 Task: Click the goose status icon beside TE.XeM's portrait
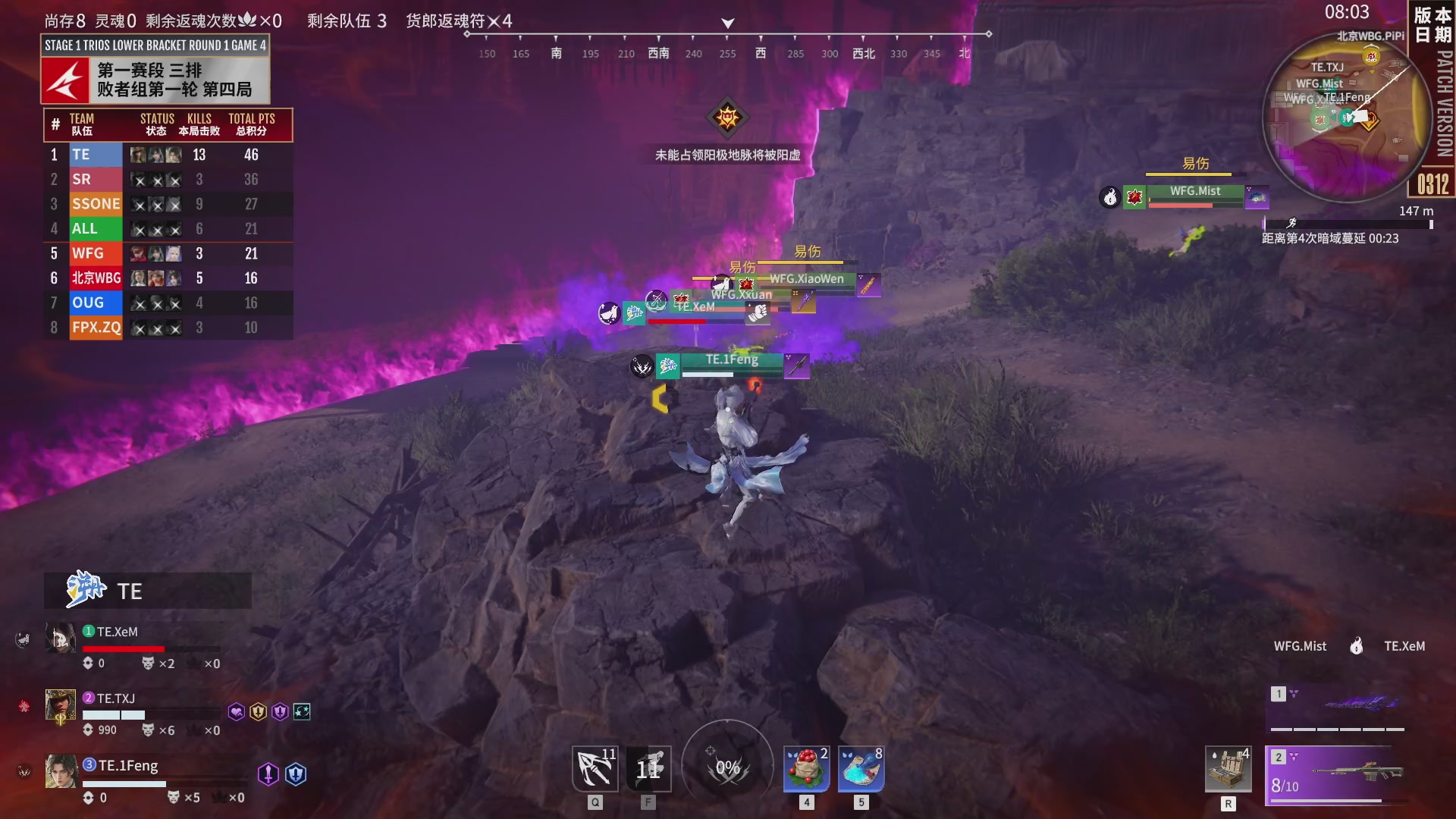point(23,637)
